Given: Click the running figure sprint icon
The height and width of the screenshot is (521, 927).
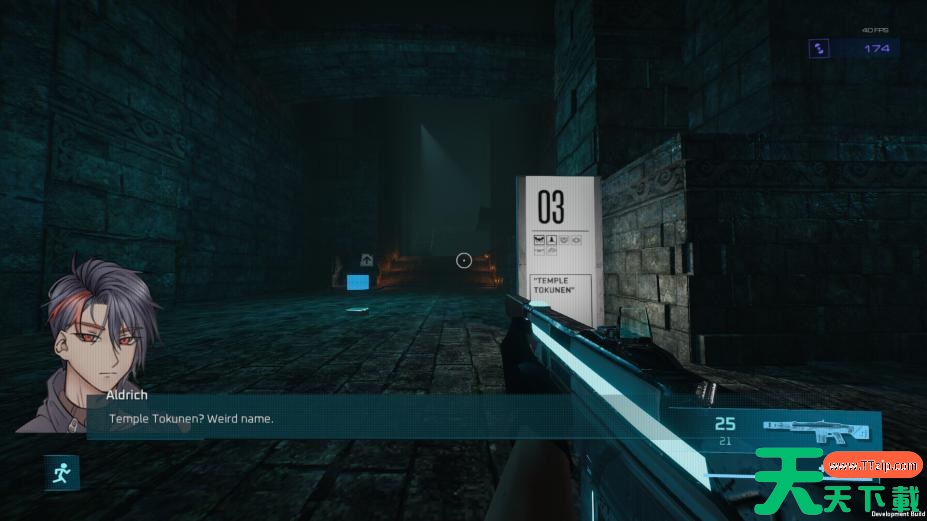Looking at the screenshot, I should 61,472.
